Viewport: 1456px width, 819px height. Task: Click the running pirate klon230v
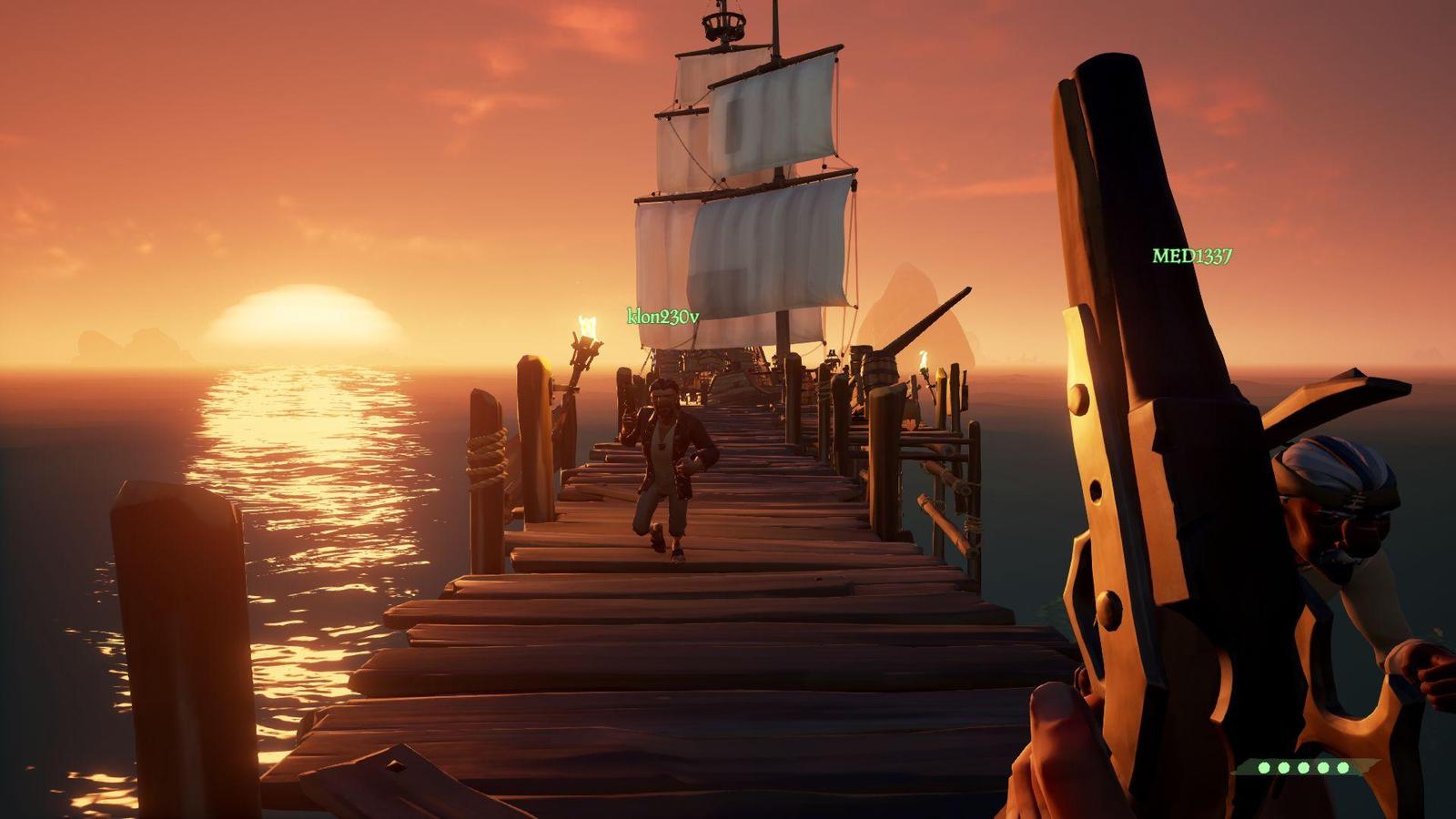click(x=669, y=464)
